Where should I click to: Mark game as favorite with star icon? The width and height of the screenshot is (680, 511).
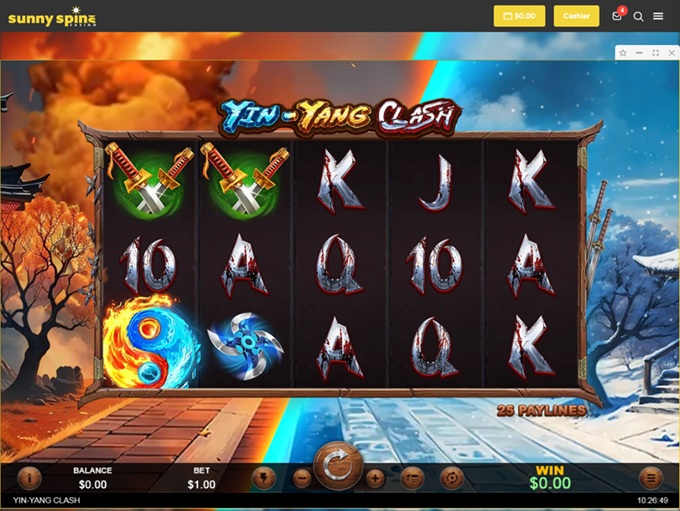(x=623, y=52)
